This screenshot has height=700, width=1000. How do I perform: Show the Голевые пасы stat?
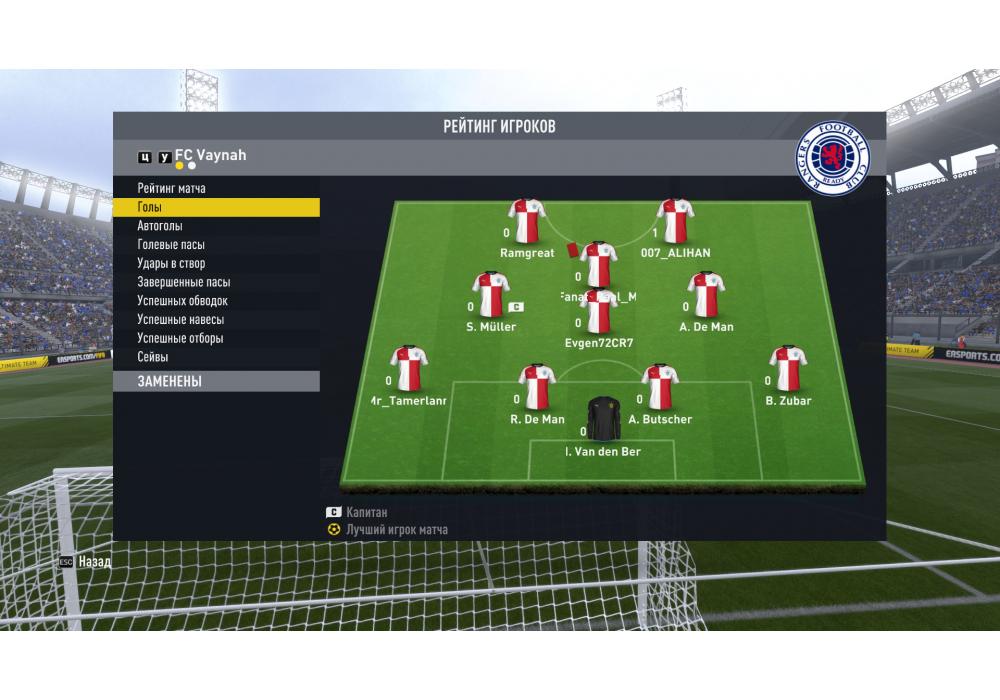point(171,245)
